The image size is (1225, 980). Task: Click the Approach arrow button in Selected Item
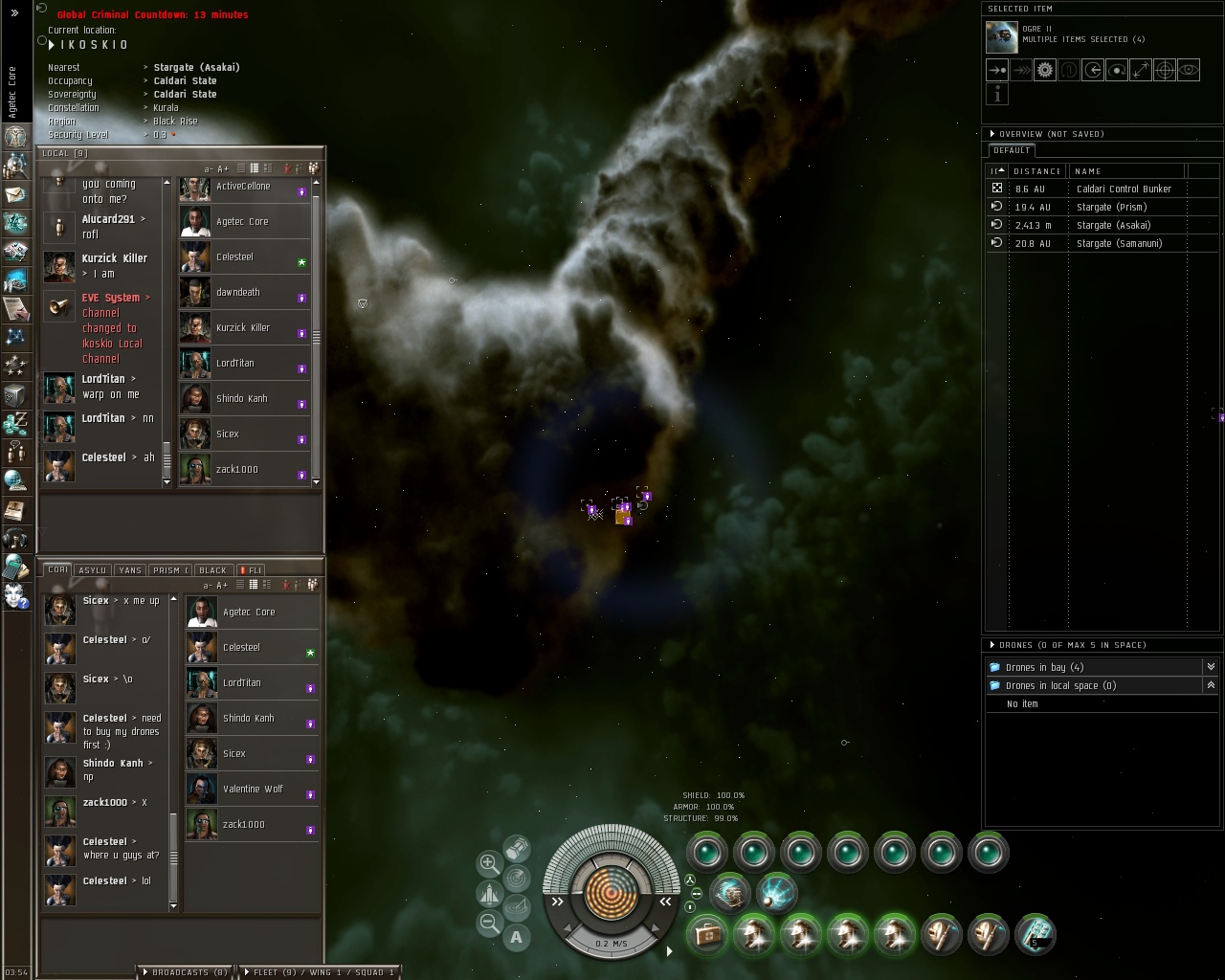[997, 70]
